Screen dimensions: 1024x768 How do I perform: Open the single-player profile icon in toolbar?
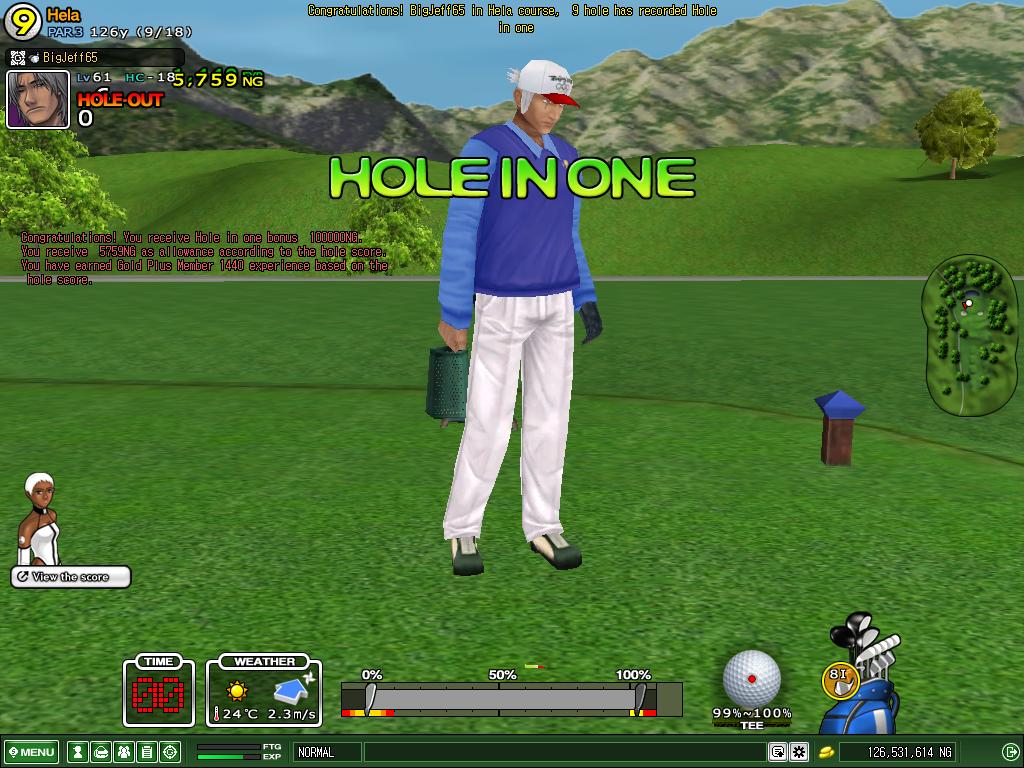click(x=76, y=752)
